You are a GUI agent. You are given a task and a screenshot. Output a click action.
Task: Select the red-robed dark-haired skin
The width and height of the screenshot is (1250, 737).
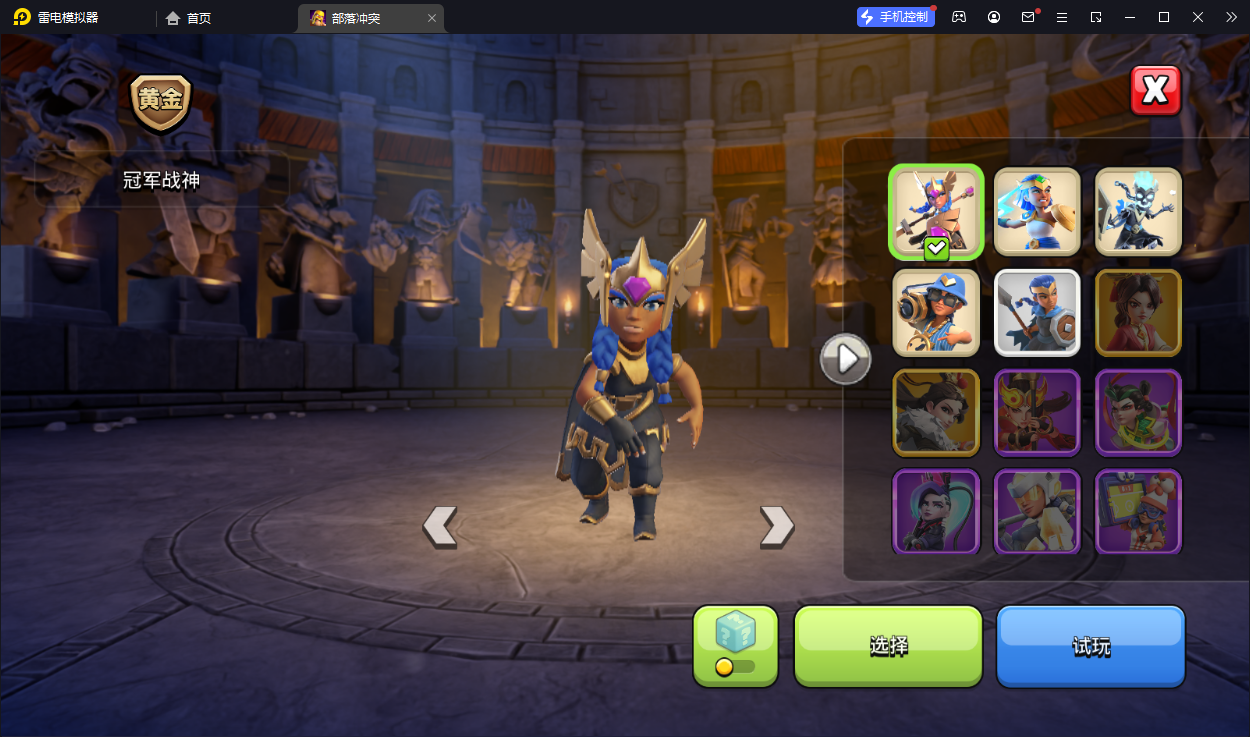click(1138, 312)
